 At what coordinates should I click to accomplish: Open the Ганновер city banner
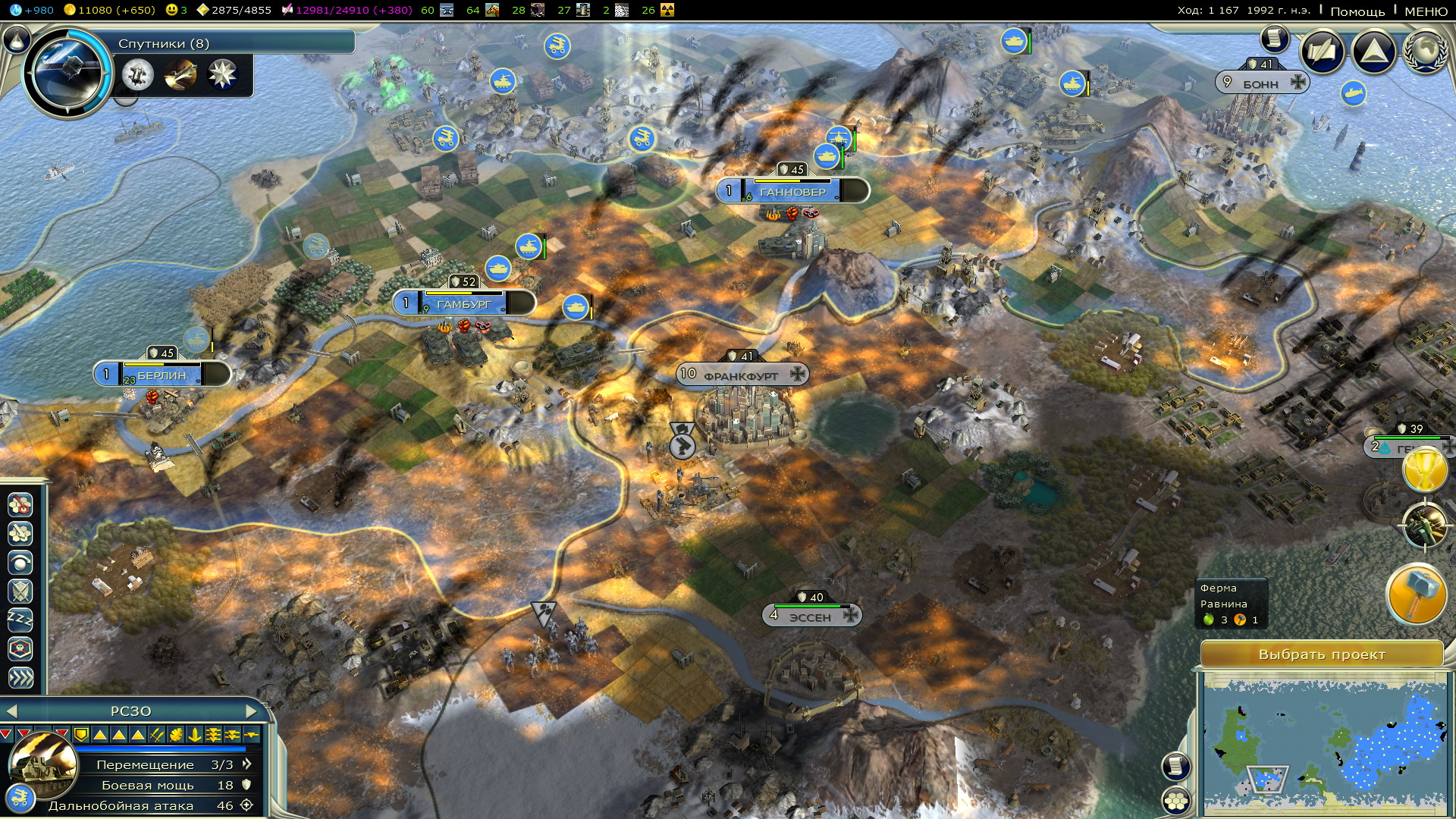point(792,191)
